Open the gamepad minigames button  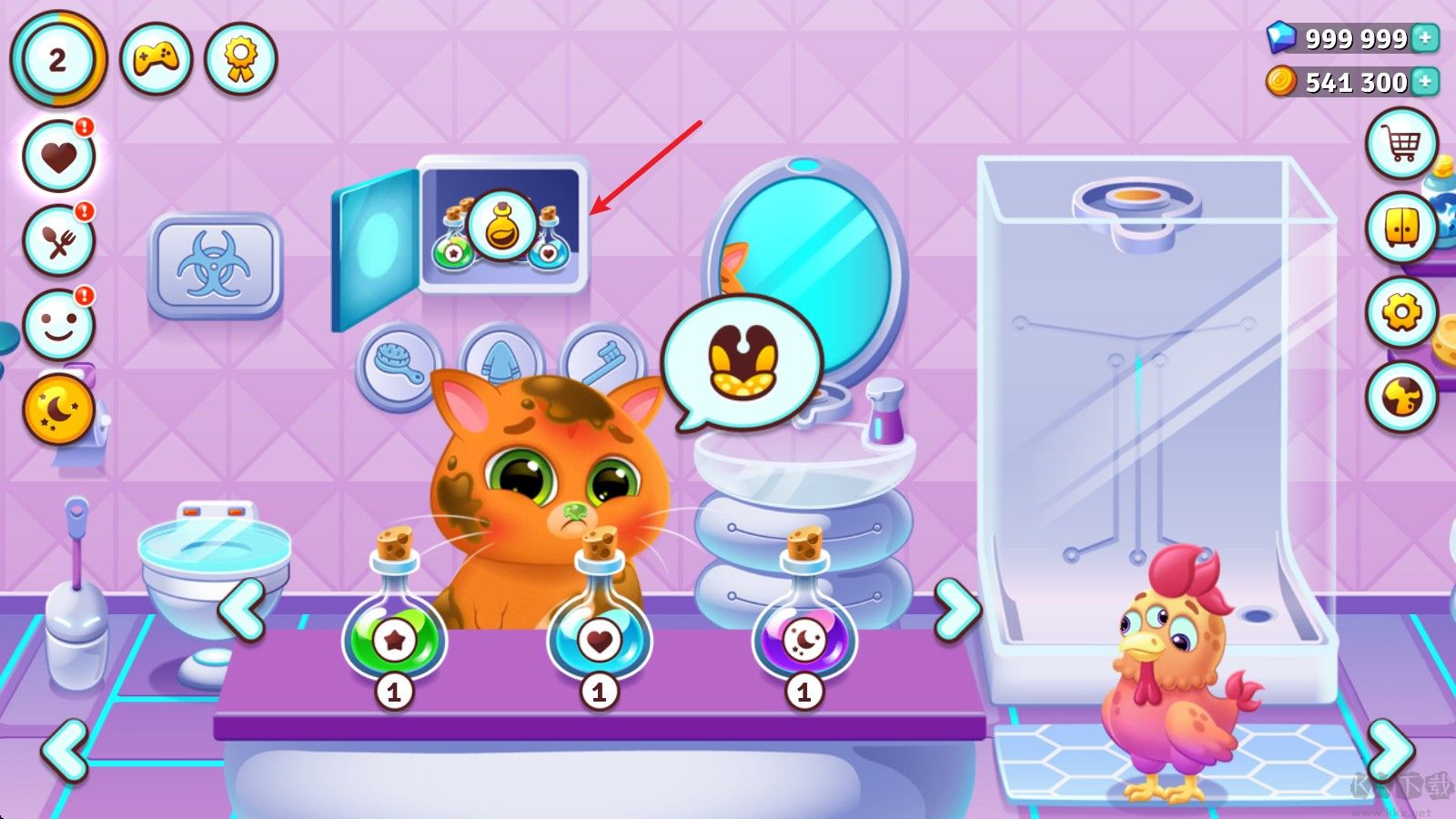coord(156,60)
